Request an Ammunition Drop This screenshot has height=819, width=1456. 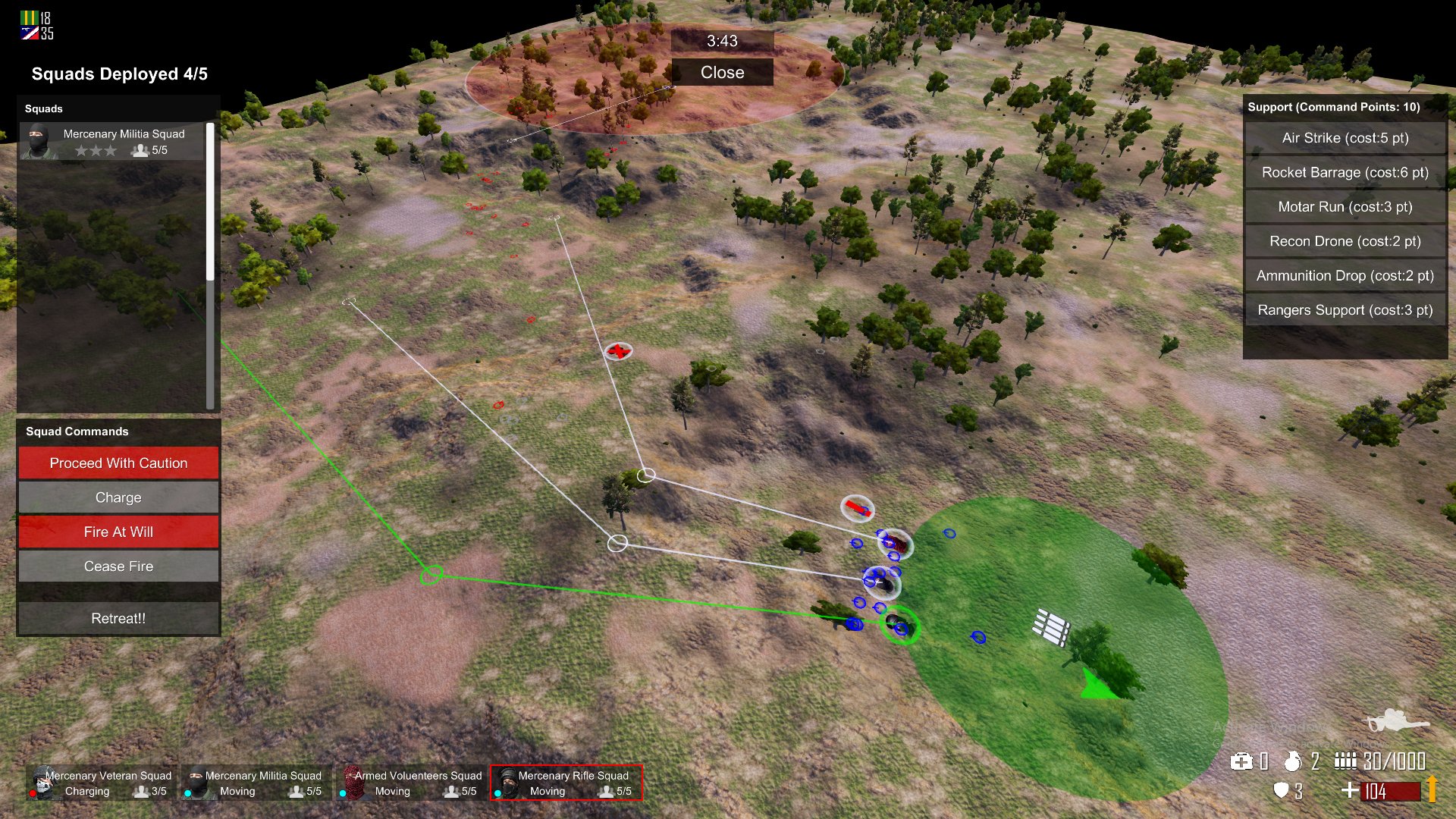[1345, 276]
